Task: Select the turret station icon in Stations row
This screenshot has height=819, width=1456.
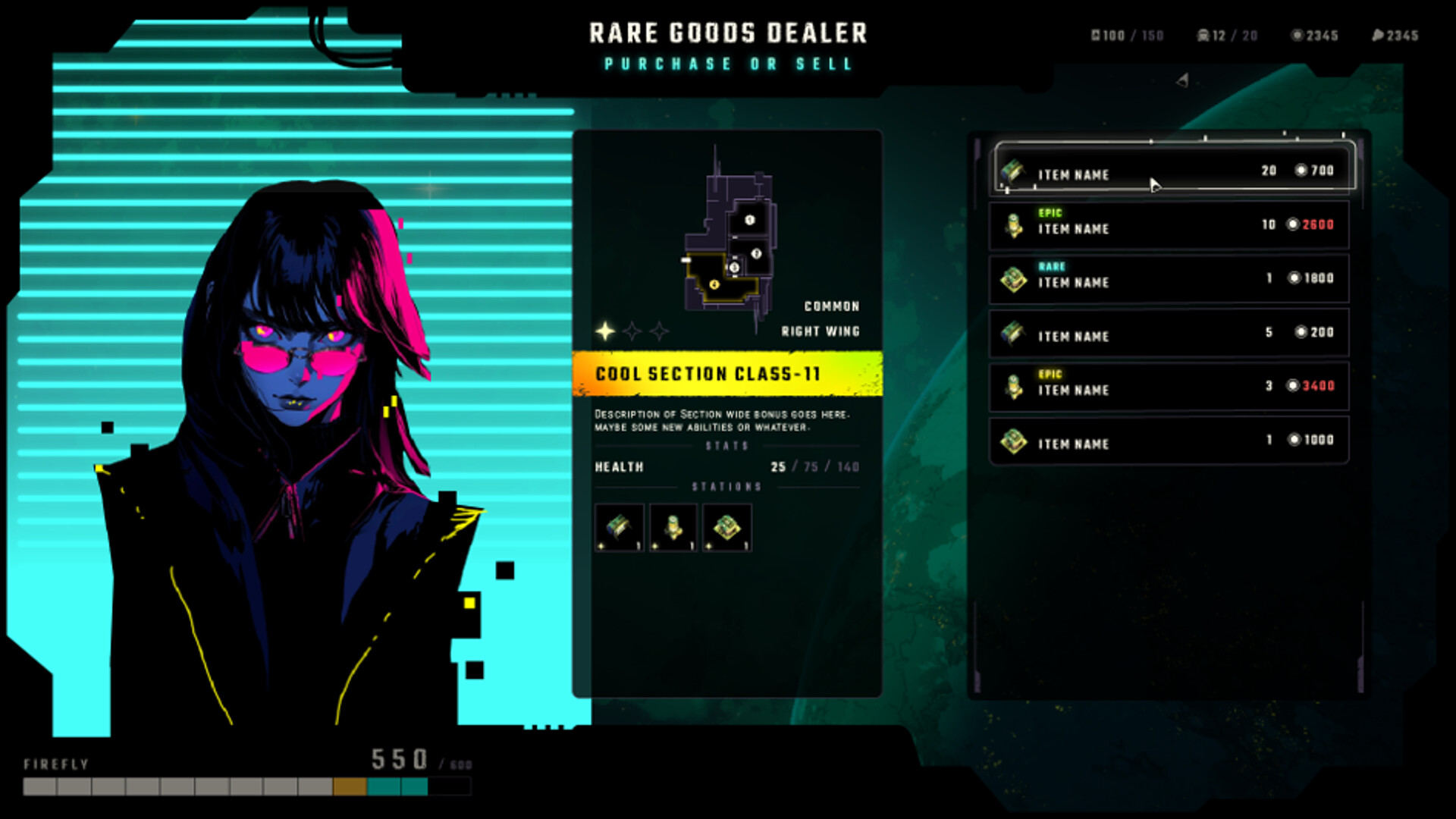Action: (672, 528)
